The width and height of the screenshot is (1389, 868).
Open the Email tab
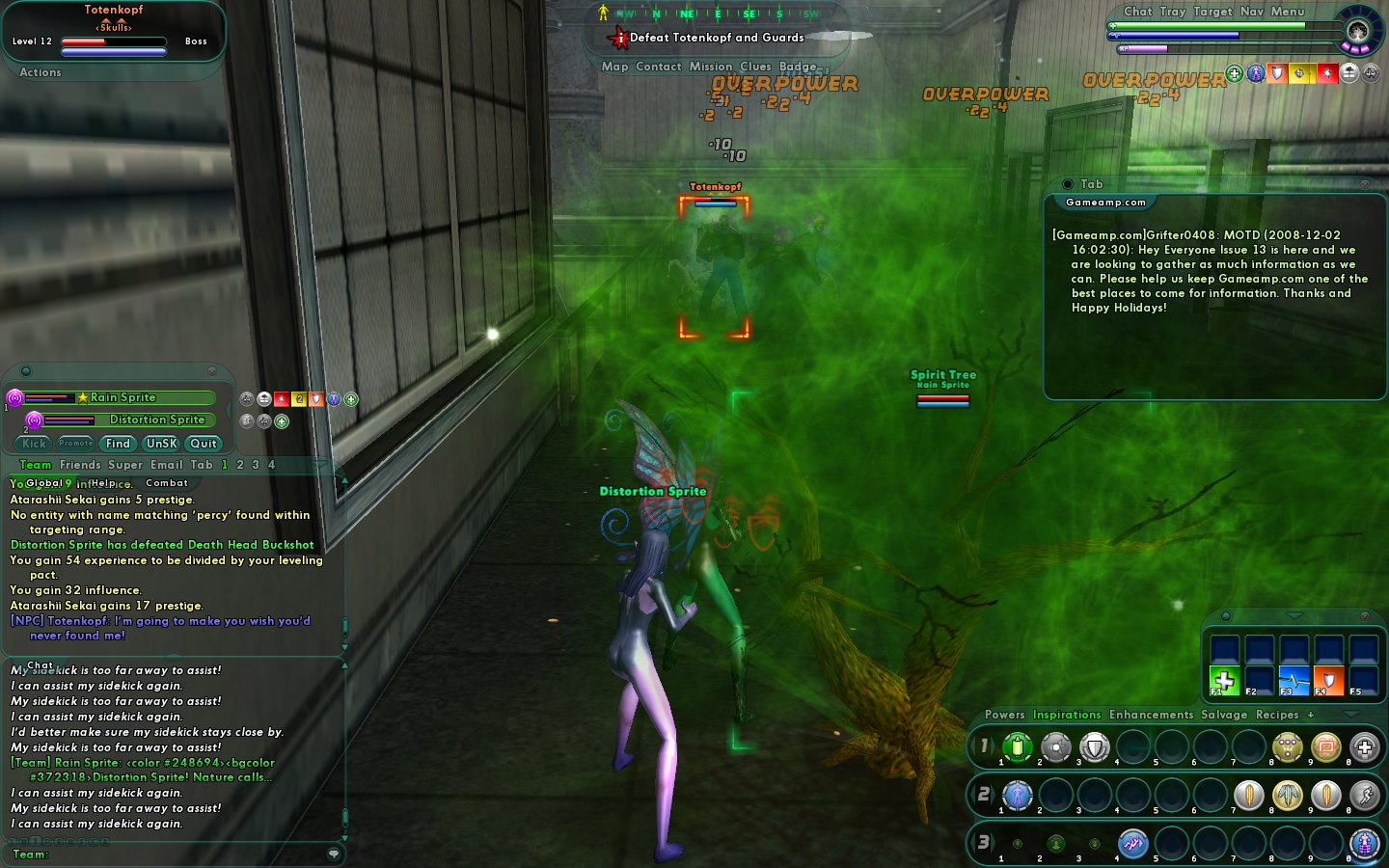click(x=166, y=465)
